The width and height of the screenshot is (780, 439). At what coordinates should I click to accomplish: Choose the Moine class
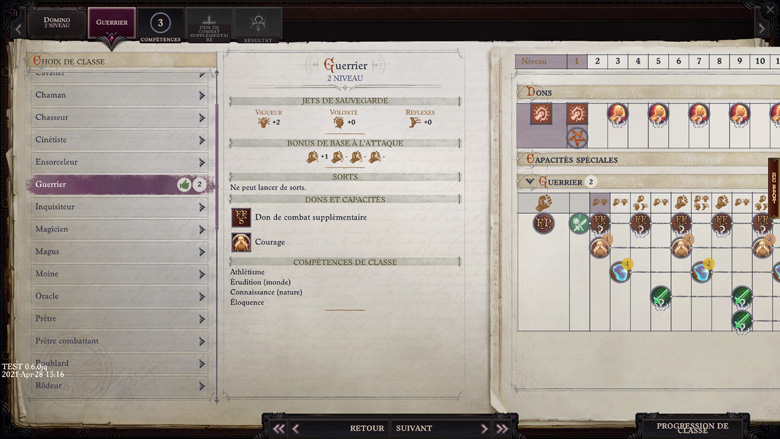click(118, 274)
